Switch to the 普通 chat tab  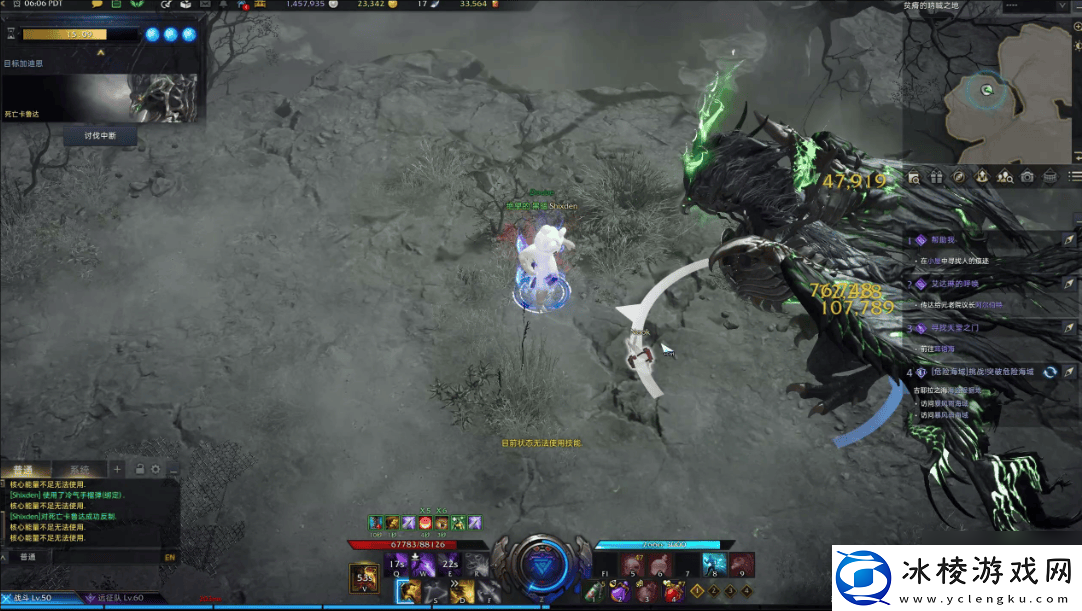(x=22, y=469)
